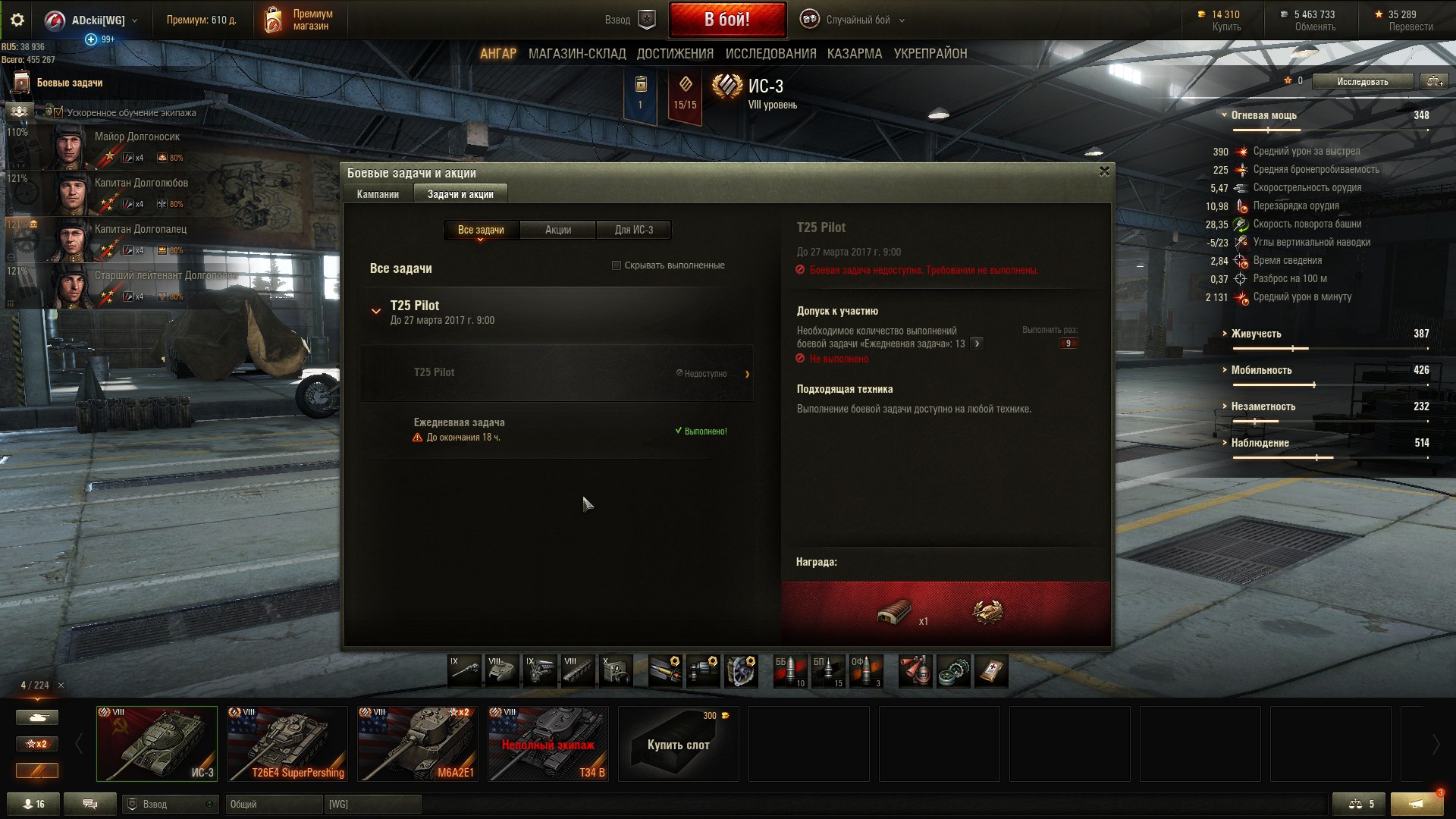This screenshot has width=1456, height=819.
Task: Select the «Акции» filter tab
Action: point(557,230)
